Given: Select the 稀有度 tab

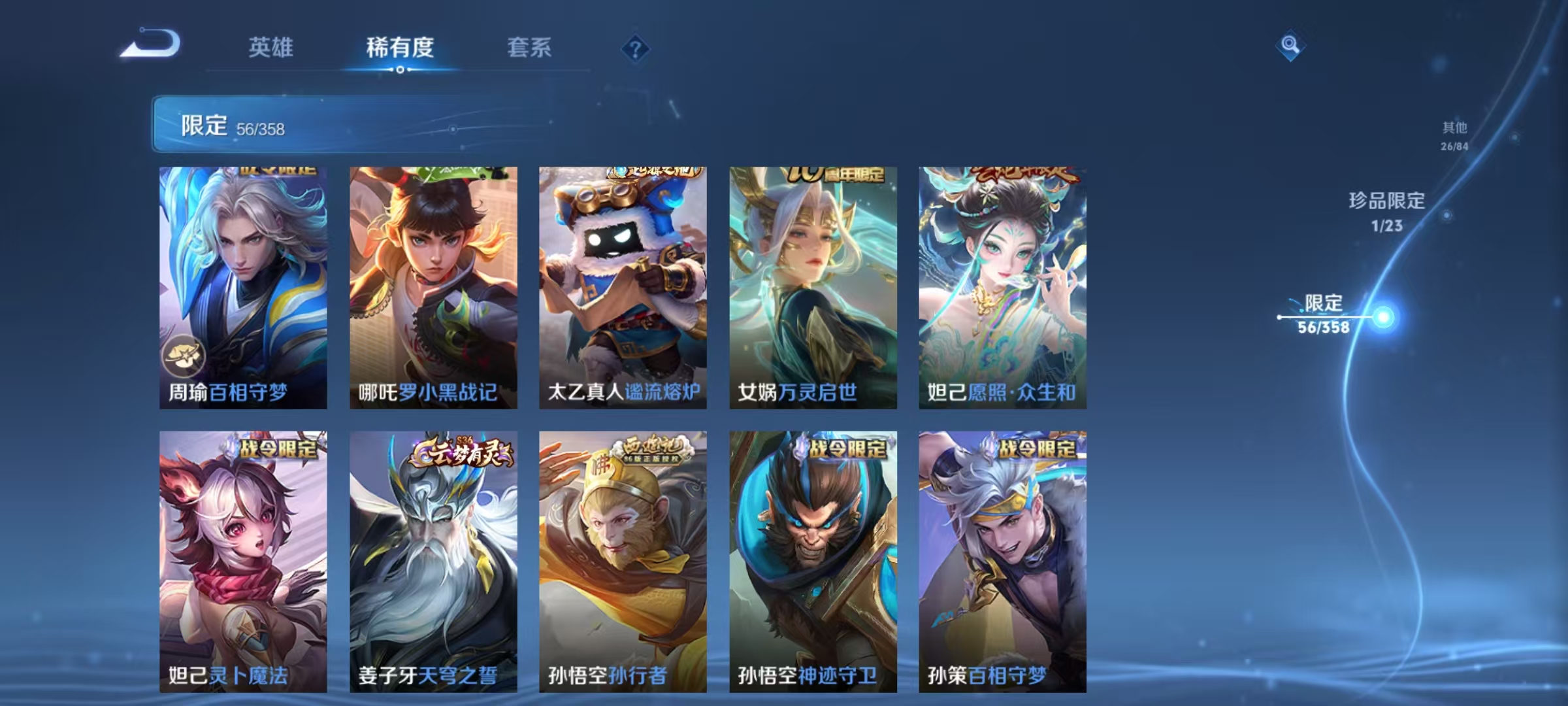Looking at the screenshot, I should [x=400, y=48].
